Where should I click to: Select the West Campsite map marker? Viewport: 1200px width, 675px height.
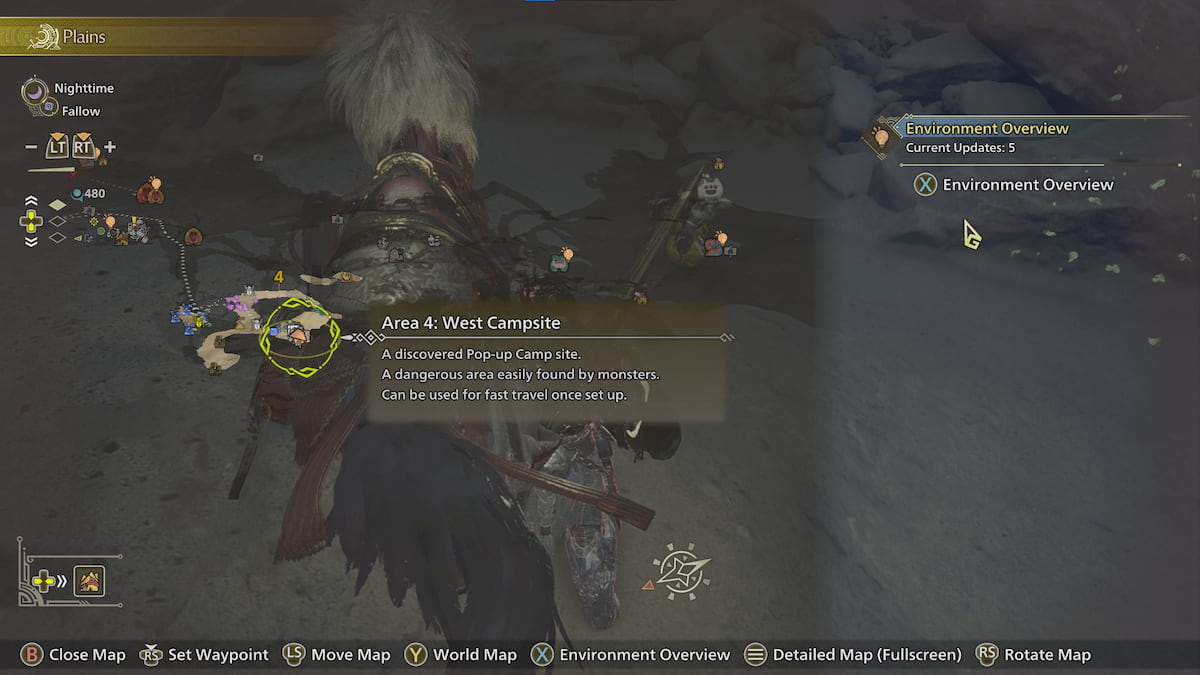(x=298, y=334)
